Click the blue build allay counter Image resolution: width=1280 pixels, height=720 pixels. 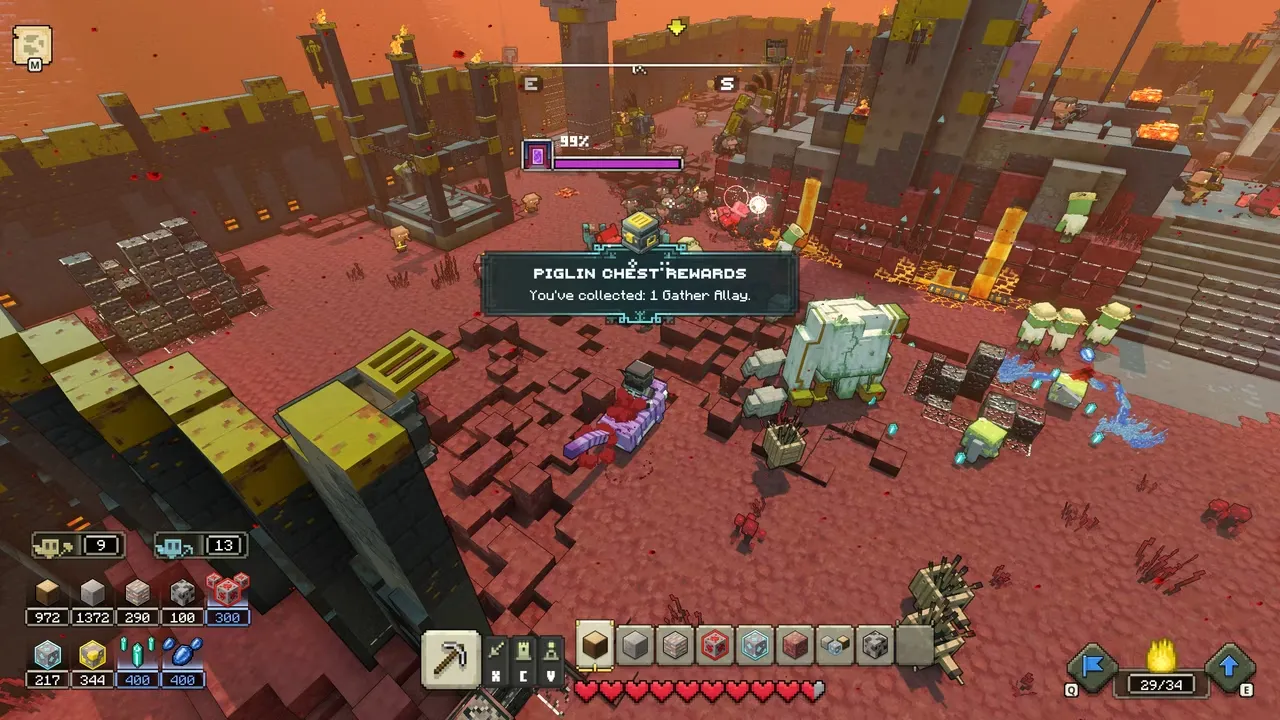tap(200, 546)
